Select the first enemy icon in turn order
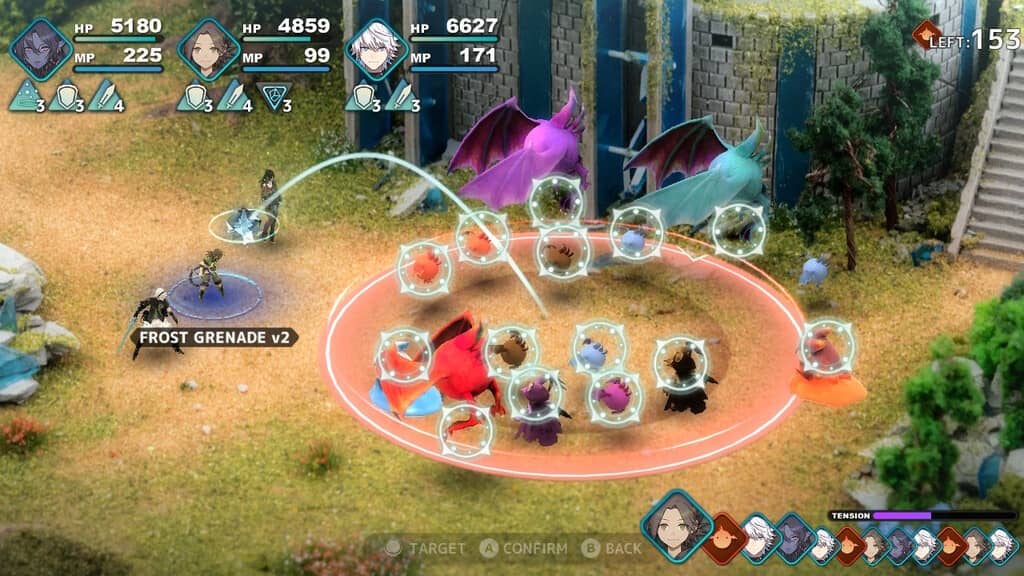The image size is (1024, 576). pos(725,538)
